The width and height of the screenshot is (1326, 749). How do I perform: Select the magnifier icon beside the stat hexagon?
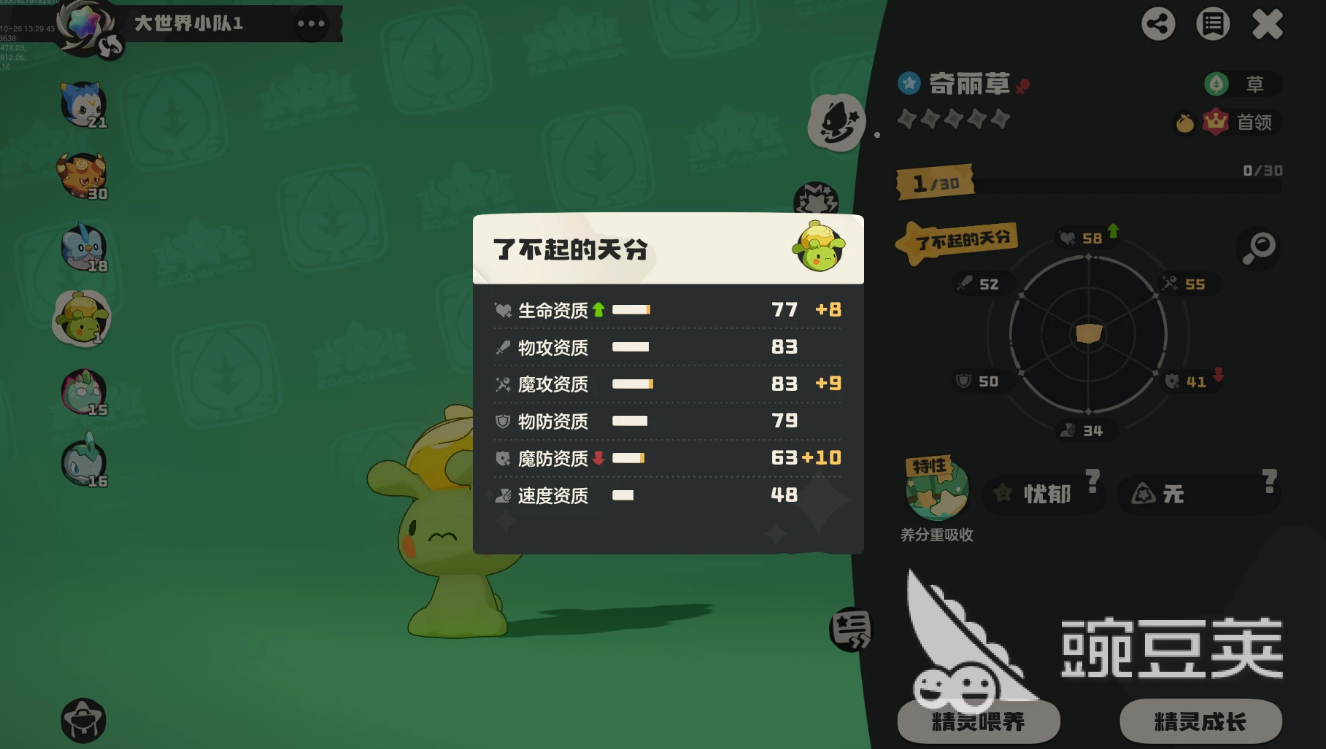tap(1259, 248)
